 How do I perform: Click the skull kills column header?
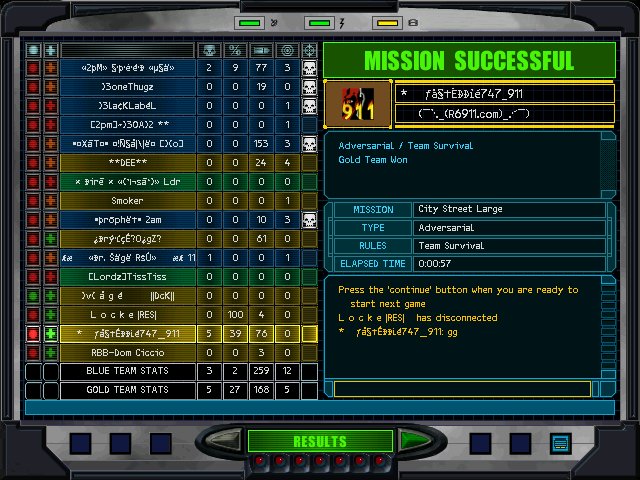(209, 49)
